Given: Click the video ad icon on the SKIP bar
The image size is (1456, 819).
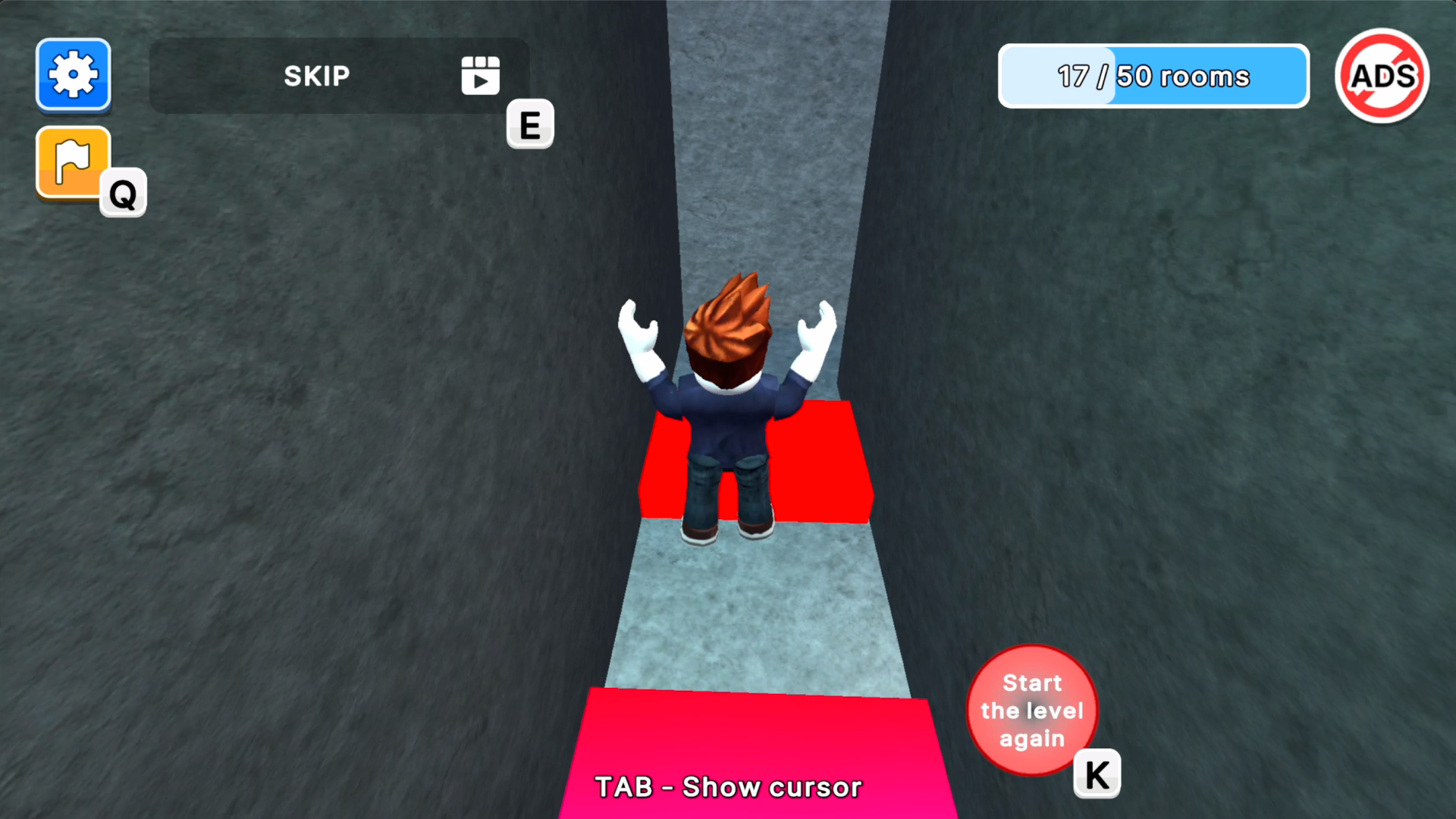Looking at the screenshot, I should (480, 76).
